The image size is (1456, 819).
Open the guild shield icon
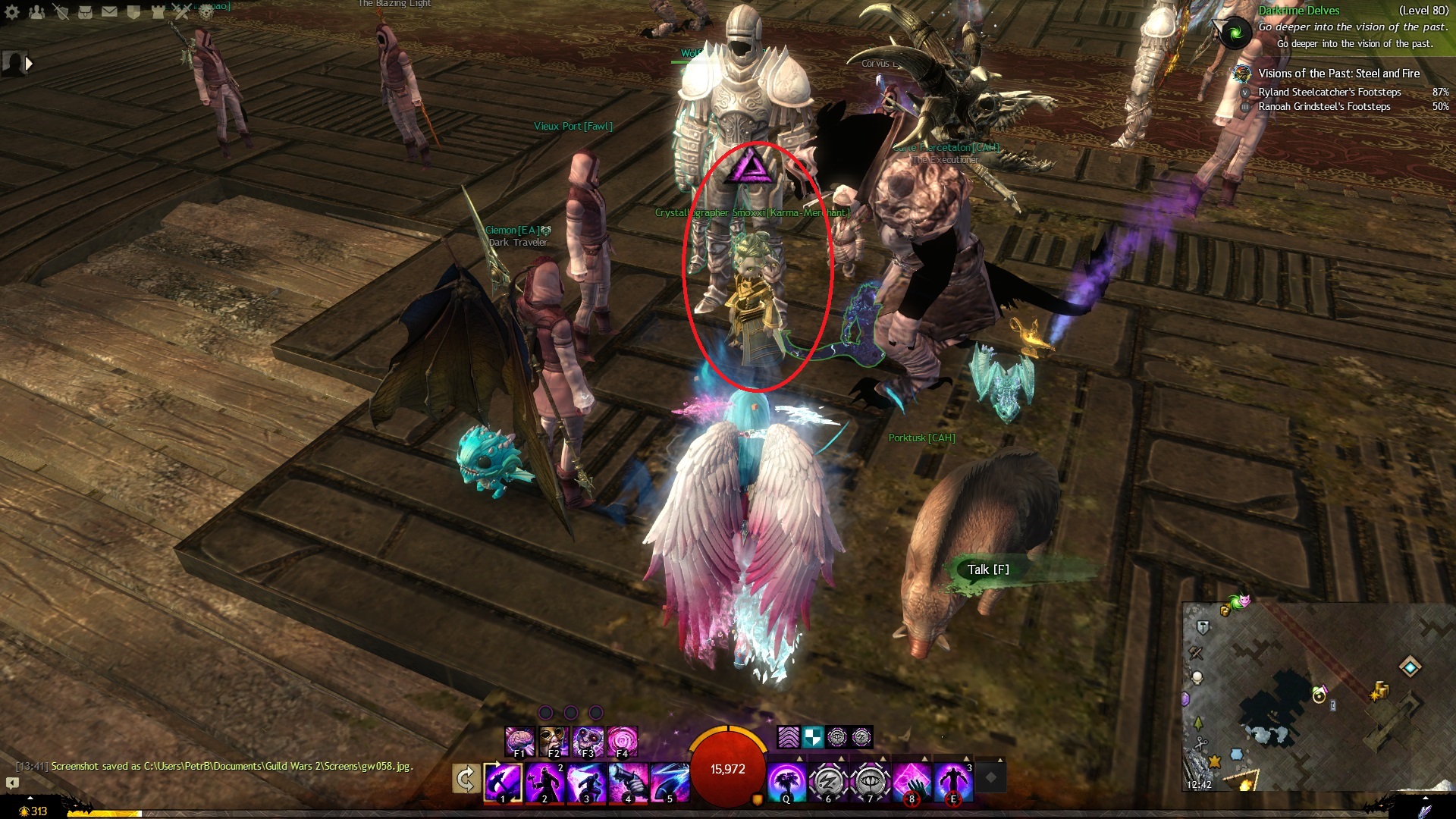[x=133, y=12]
